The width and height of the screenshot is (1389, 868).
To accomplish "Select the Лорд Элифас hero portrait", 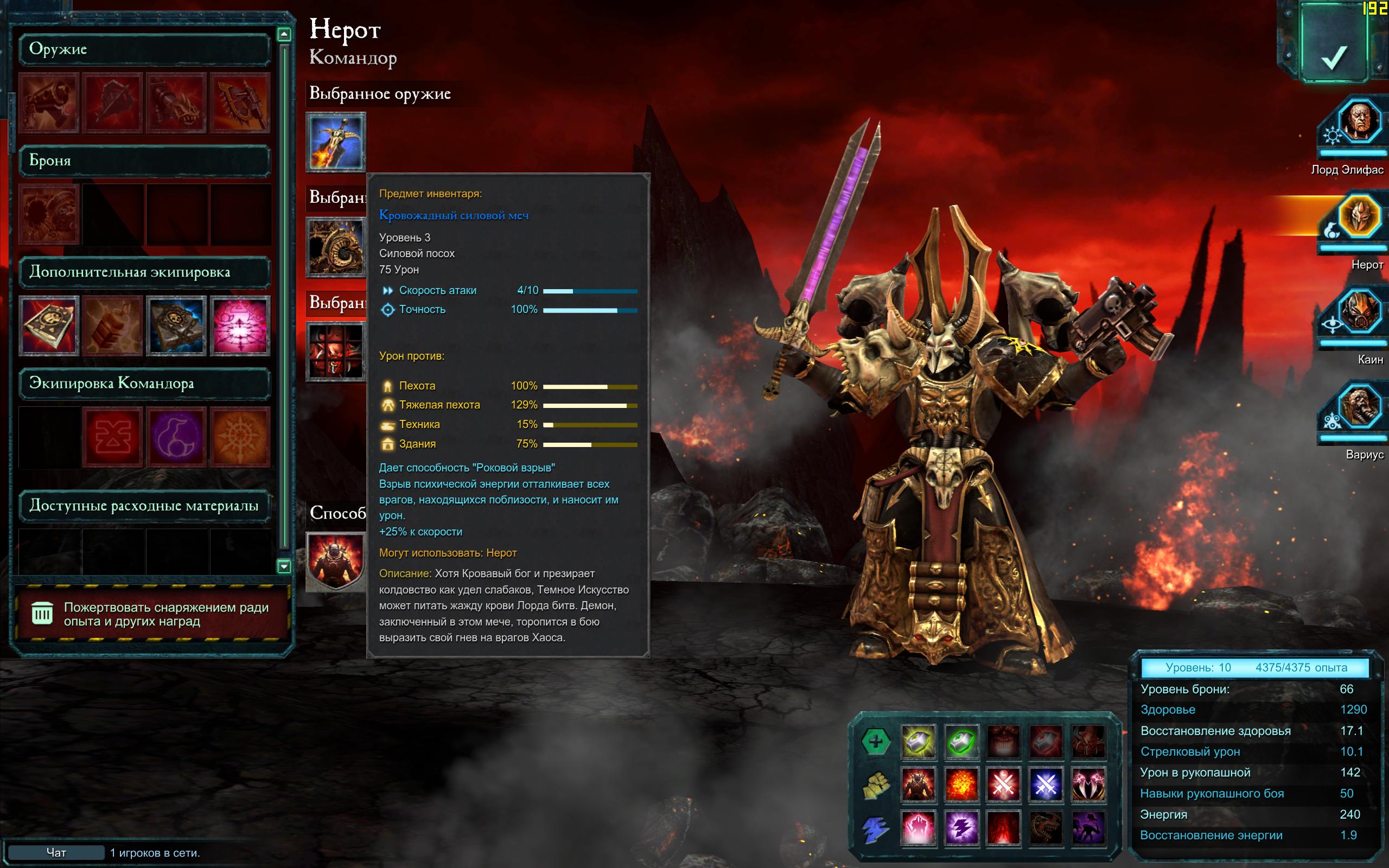I will click(x=1359, y=123).
